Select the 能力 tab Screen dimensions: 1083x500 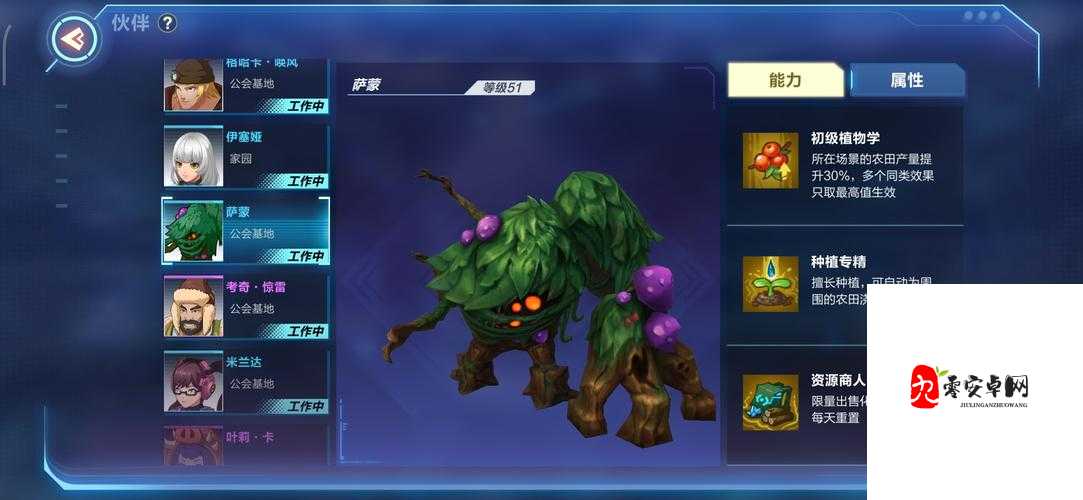[x=785, y=81]
